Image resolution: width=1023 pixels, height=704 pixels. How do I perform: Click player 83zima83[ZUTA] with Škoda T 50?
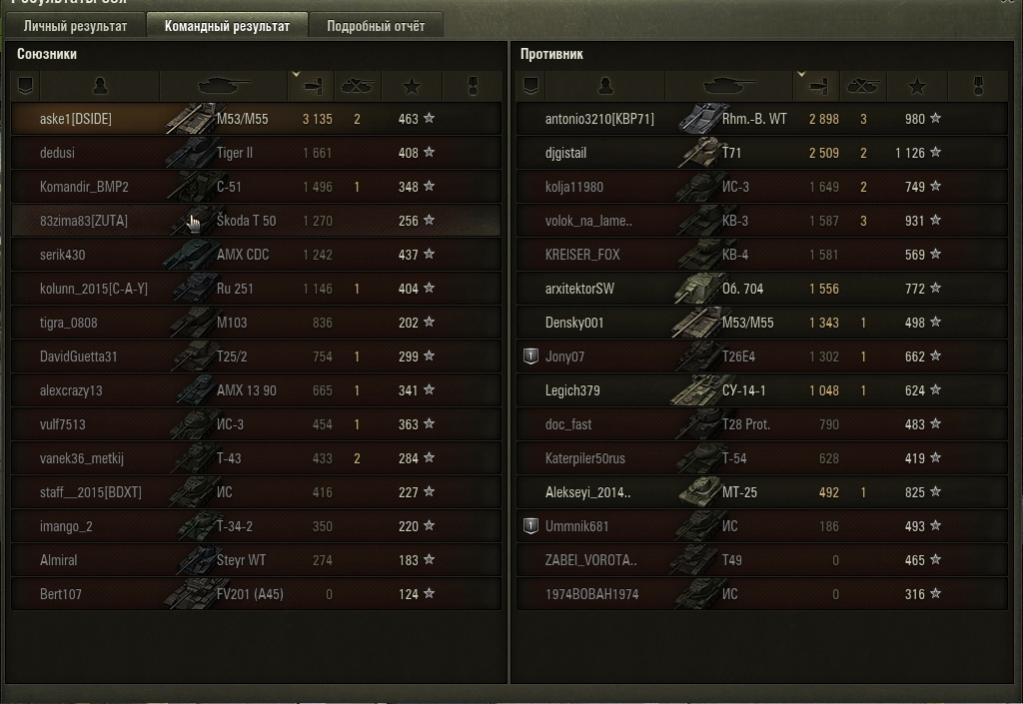[x=255, y=221]
